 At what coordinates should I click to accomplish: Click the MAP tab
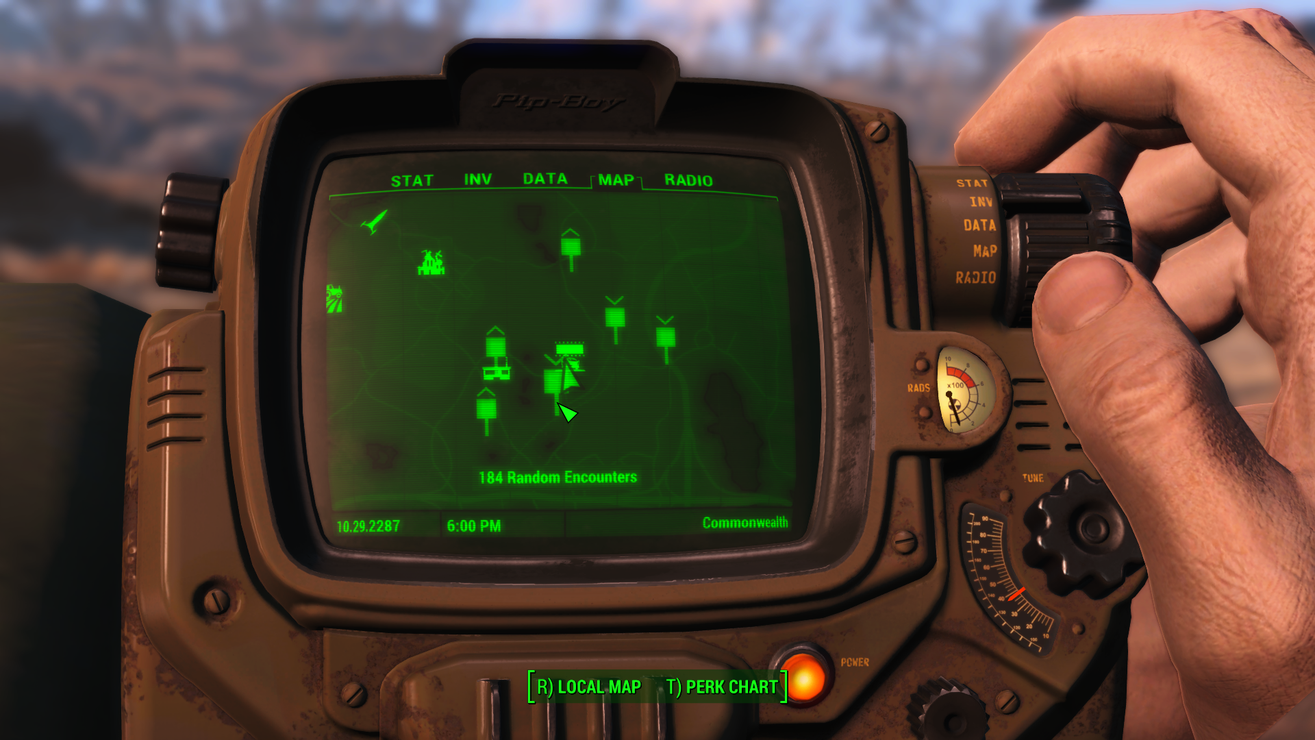[616, 180]
